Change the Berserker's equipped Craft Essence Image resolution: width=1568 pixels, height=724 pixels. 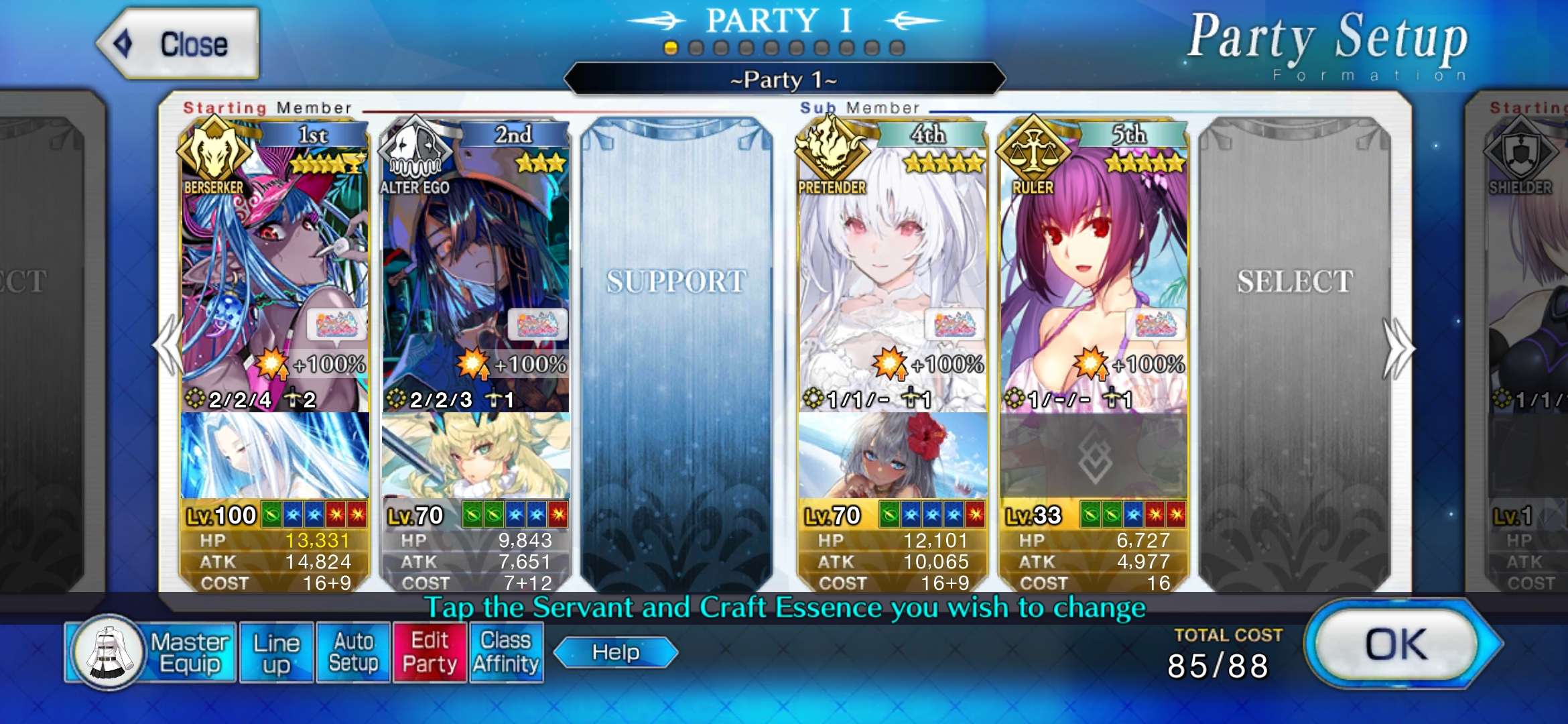(x=275, y=456)
